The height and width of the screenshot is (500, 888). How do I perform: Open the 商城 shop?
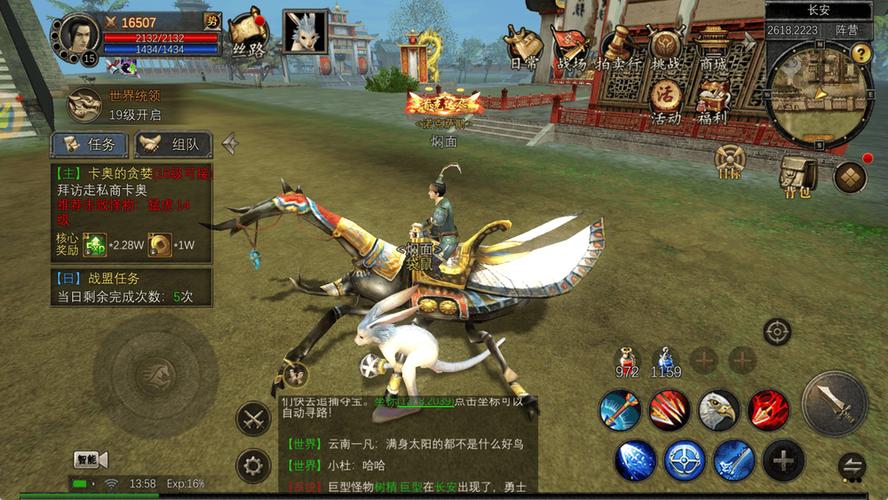click(x=713, y=47)
